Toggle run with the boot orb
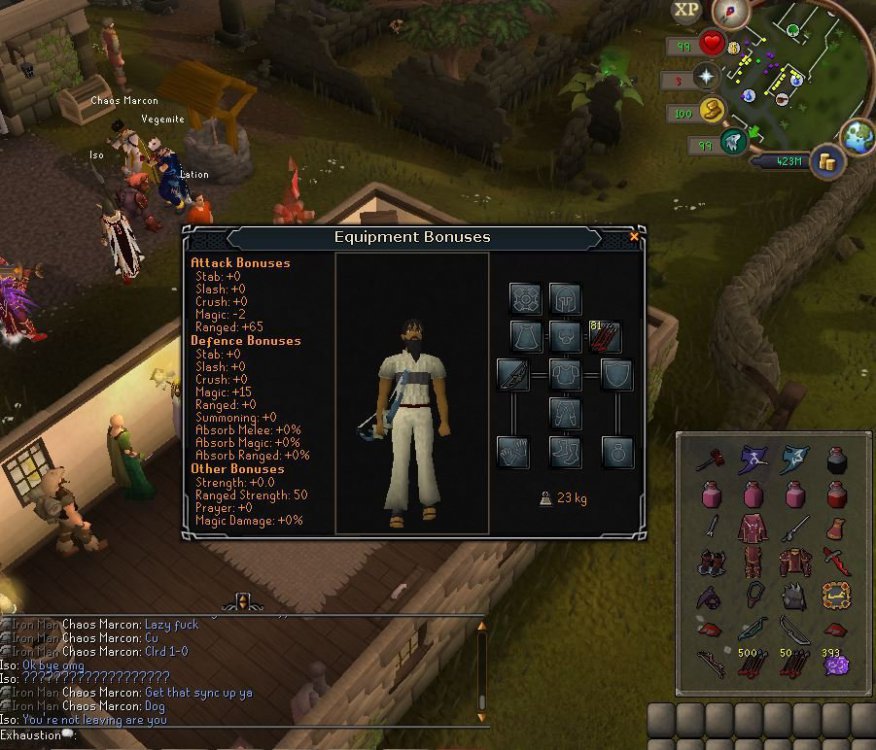The image size is (876, 750). (711, 111)
